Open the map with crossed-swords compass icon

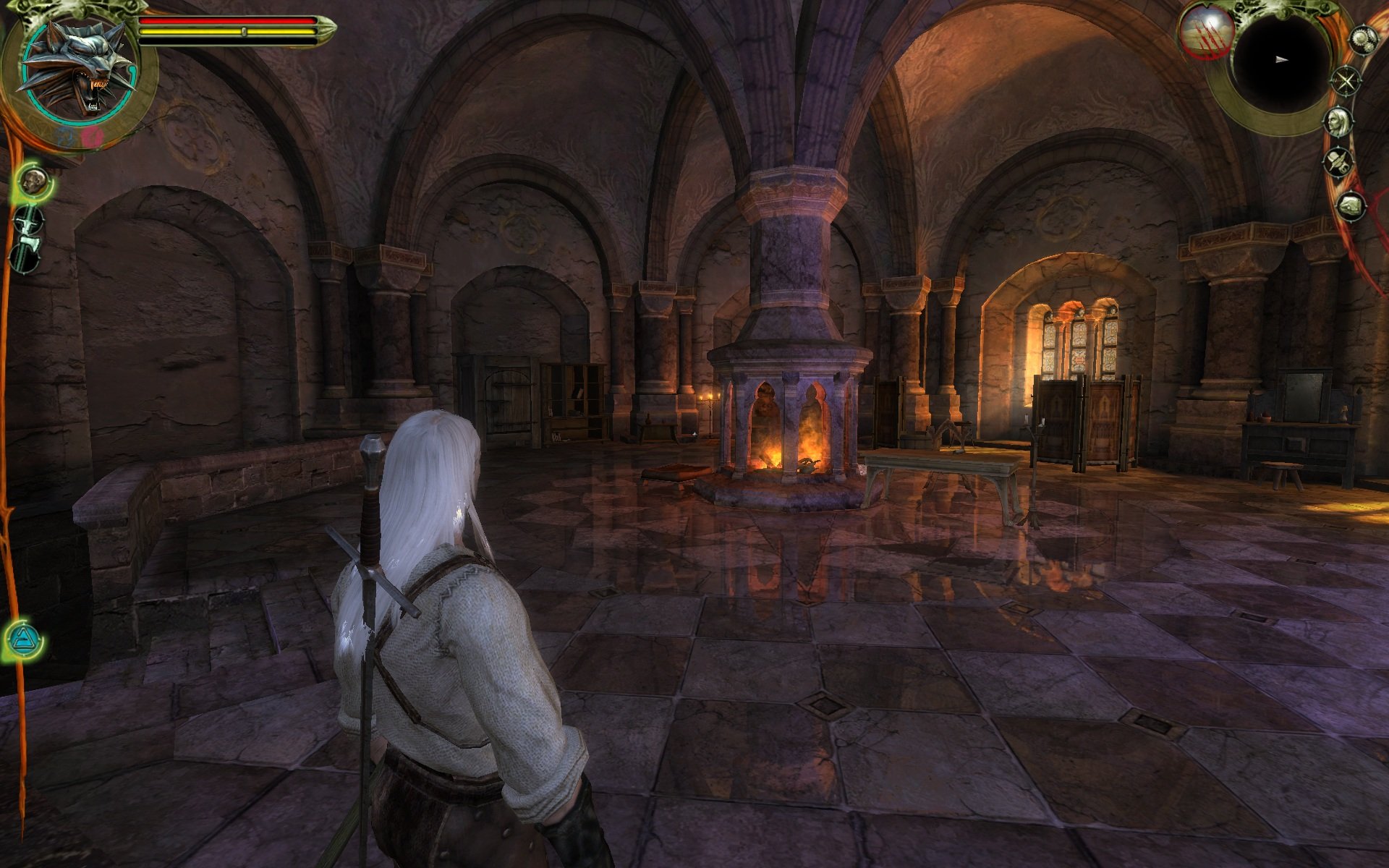(x=1346, y=80)
